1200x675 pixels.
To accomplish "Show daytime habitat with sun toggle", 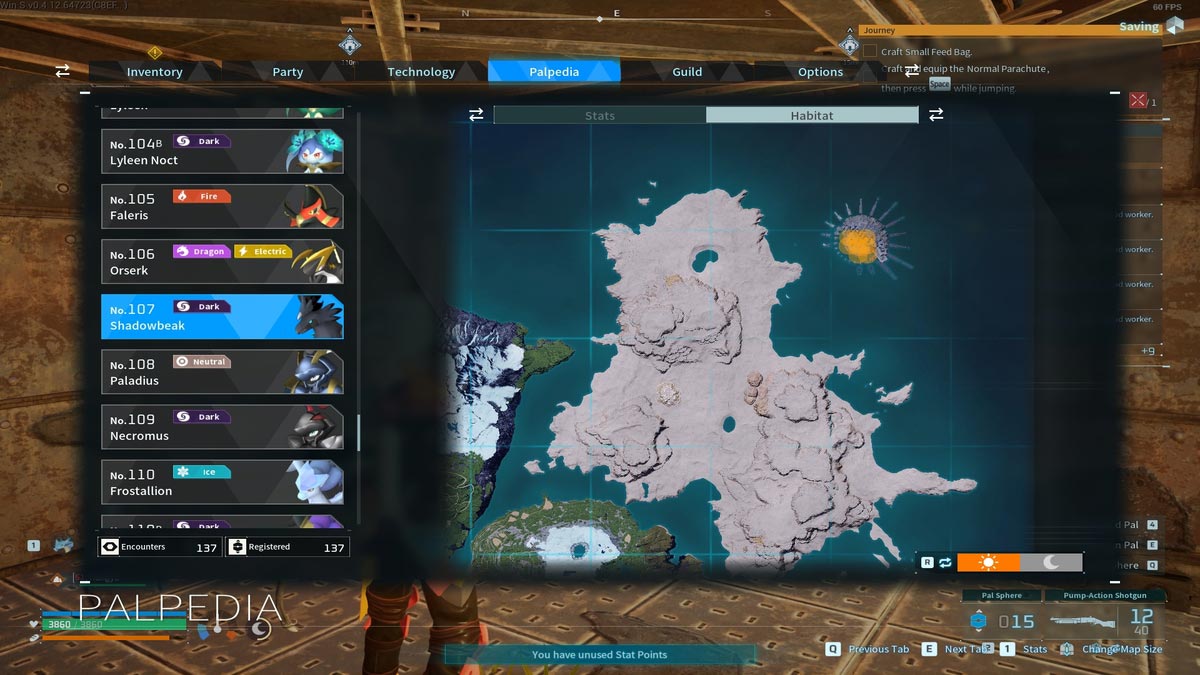I will pos(989,562).
